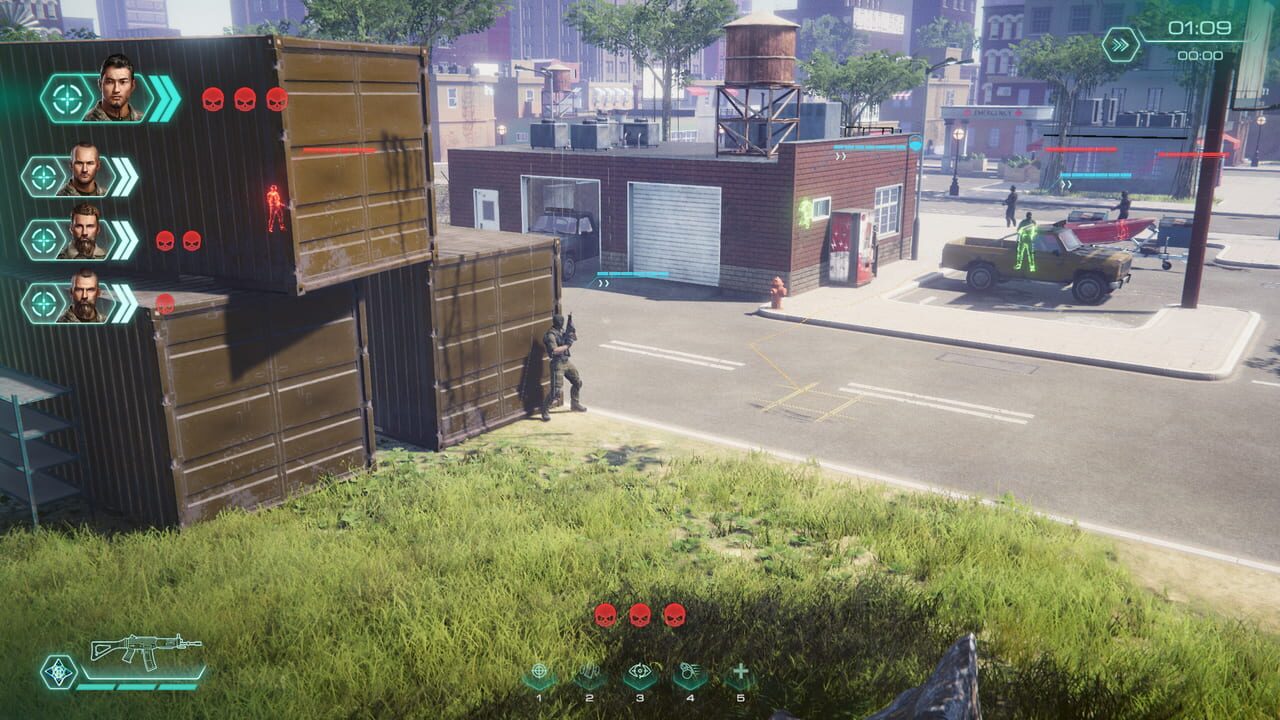This screenshot has height=720, width=1280.
Task: Throw a grenade using hotbar slot 4
Action: (x=689, y=671)
